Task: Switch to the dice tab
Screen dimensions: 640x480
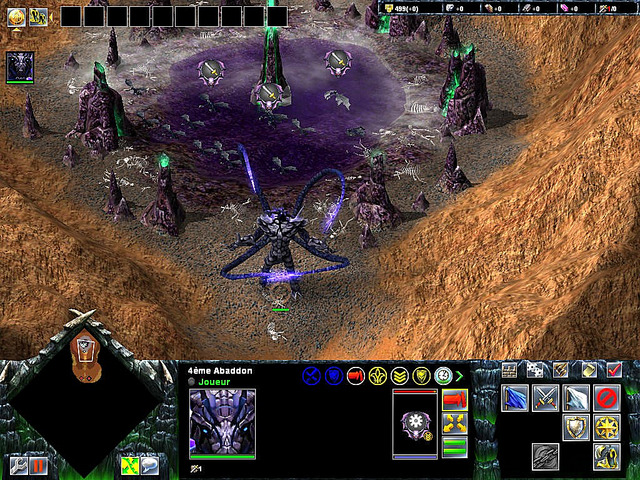Action: (x=535, y=370)
